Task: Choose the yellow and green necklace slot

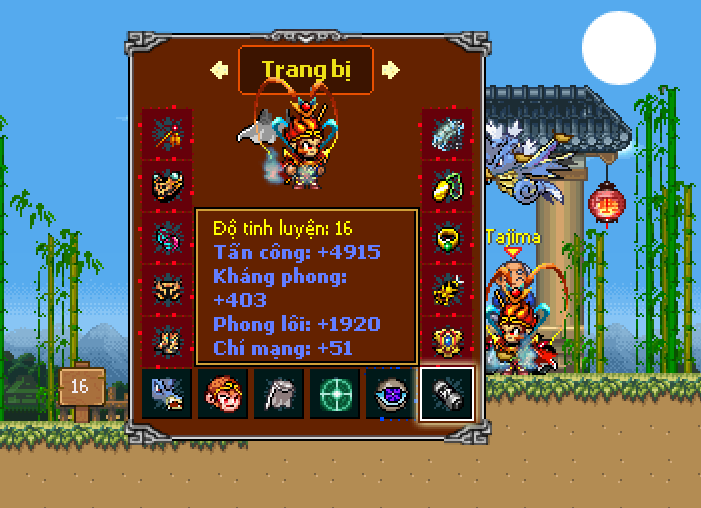Action: pyautogui.click(x=447, y=186)
